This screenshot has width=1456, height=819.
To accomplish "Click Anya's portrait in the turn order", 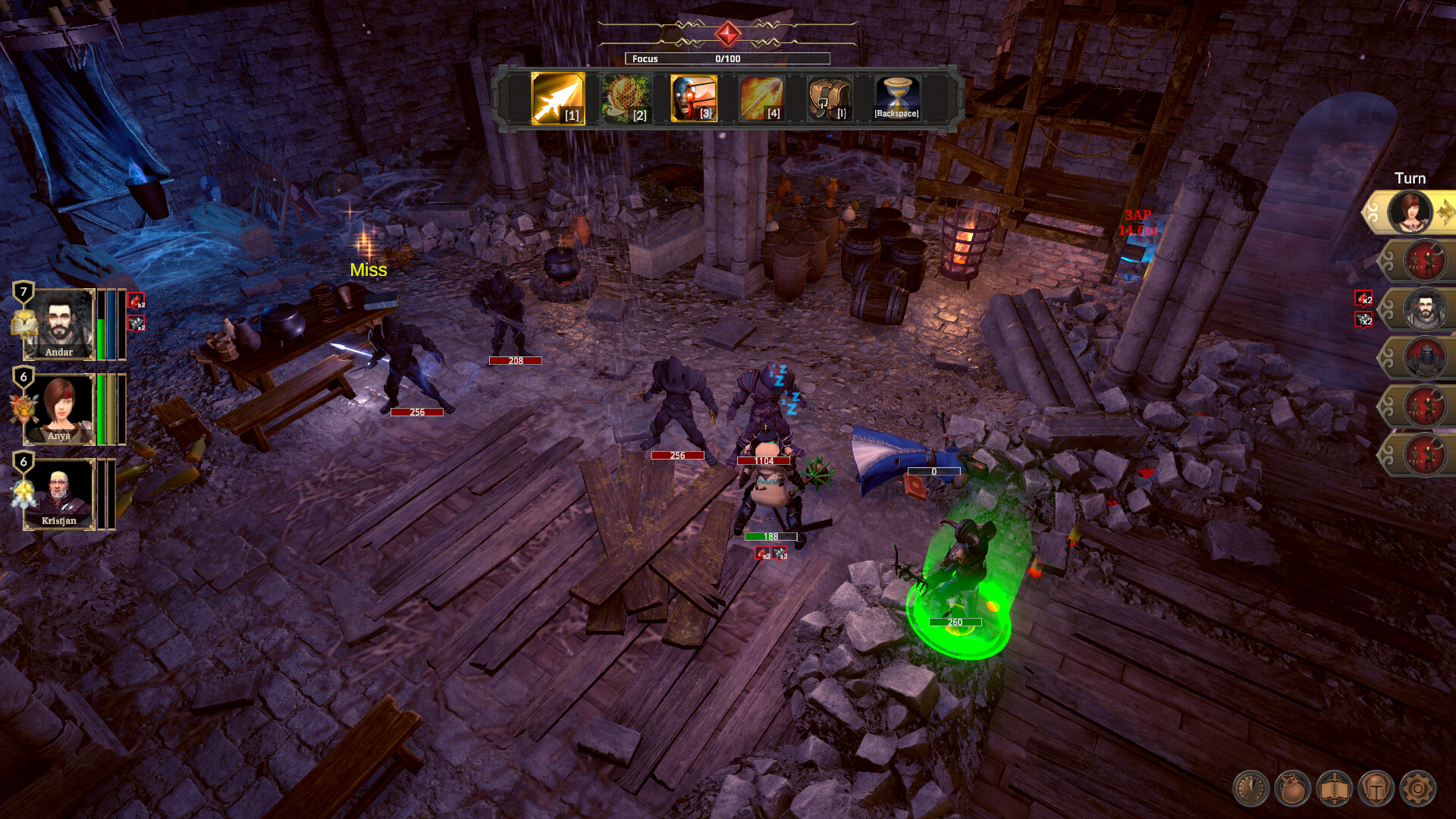I will [x=1410, y=212].
